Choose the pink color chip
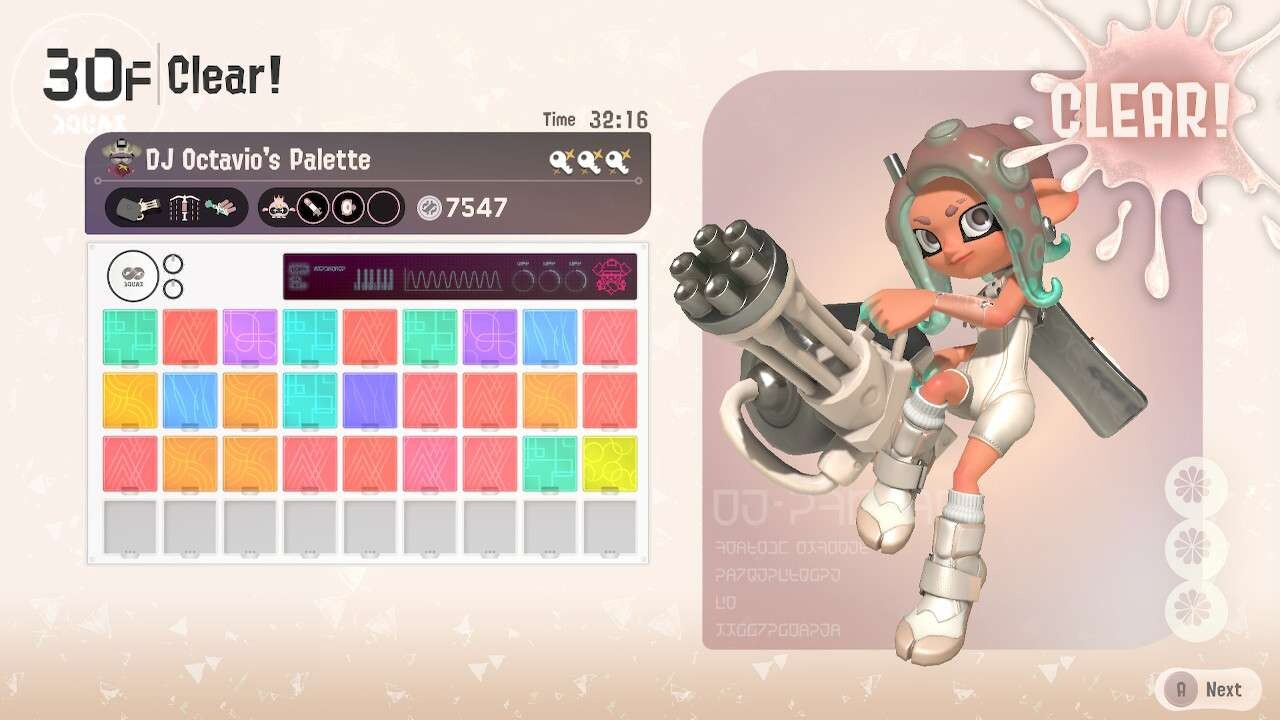1280x720 pixels. [430, 463]
